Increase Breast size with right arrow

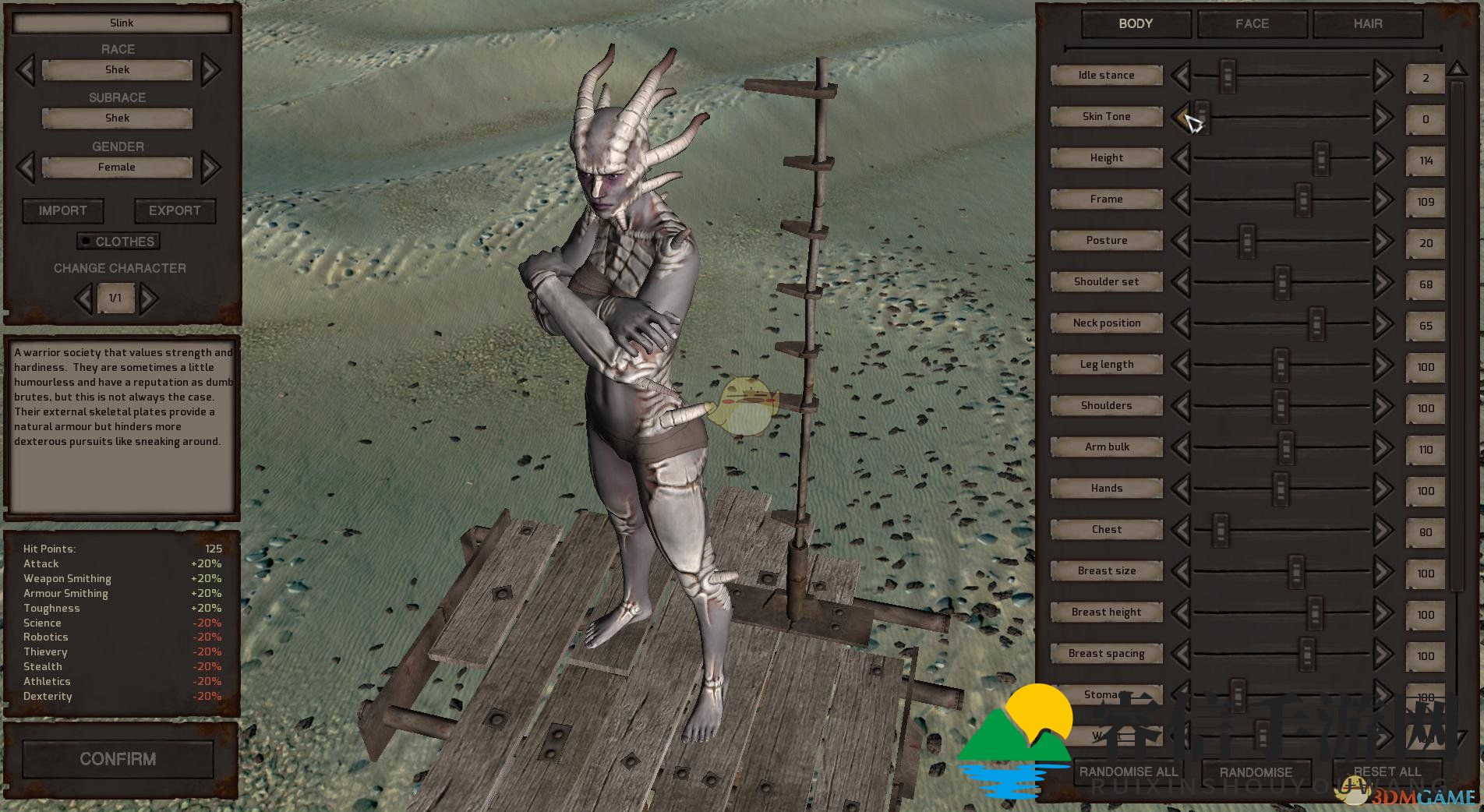1383,572
